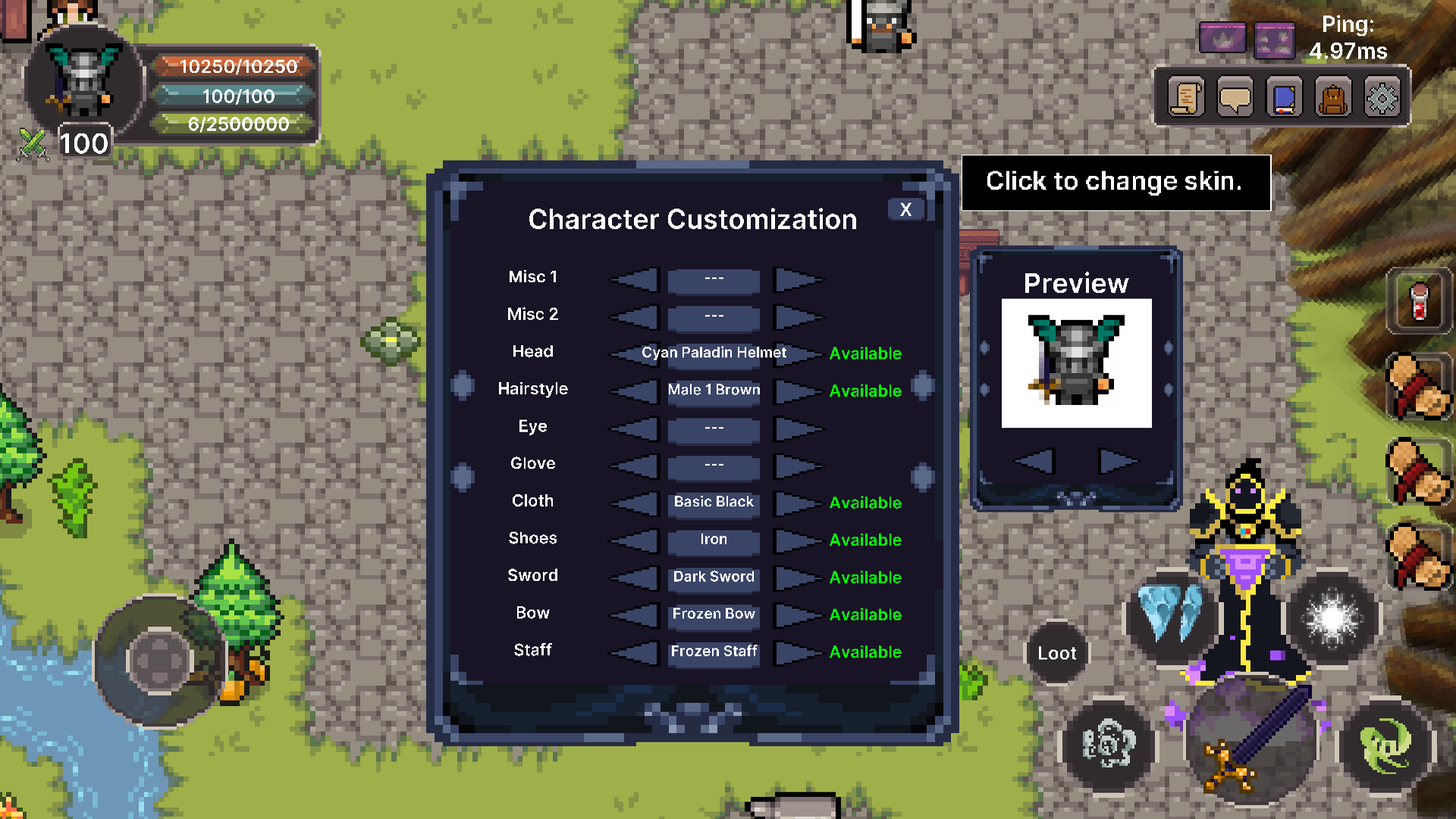The height and width of the screenshot is (819, 1456).
Task: Click the green Available label beside Staff
Action: click(865, 651)
